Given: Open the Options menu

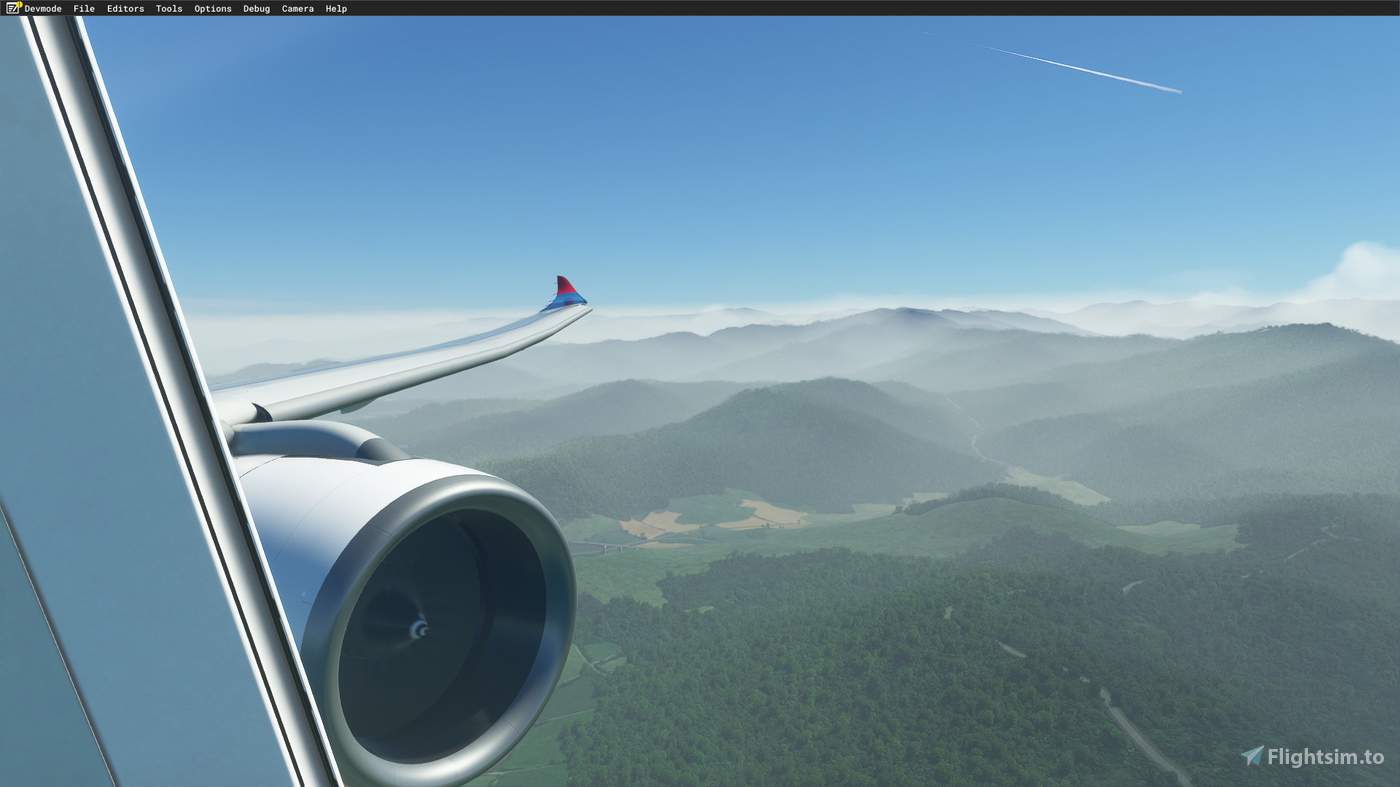Looking at the screenshot, I should click(x=212, y=8).
